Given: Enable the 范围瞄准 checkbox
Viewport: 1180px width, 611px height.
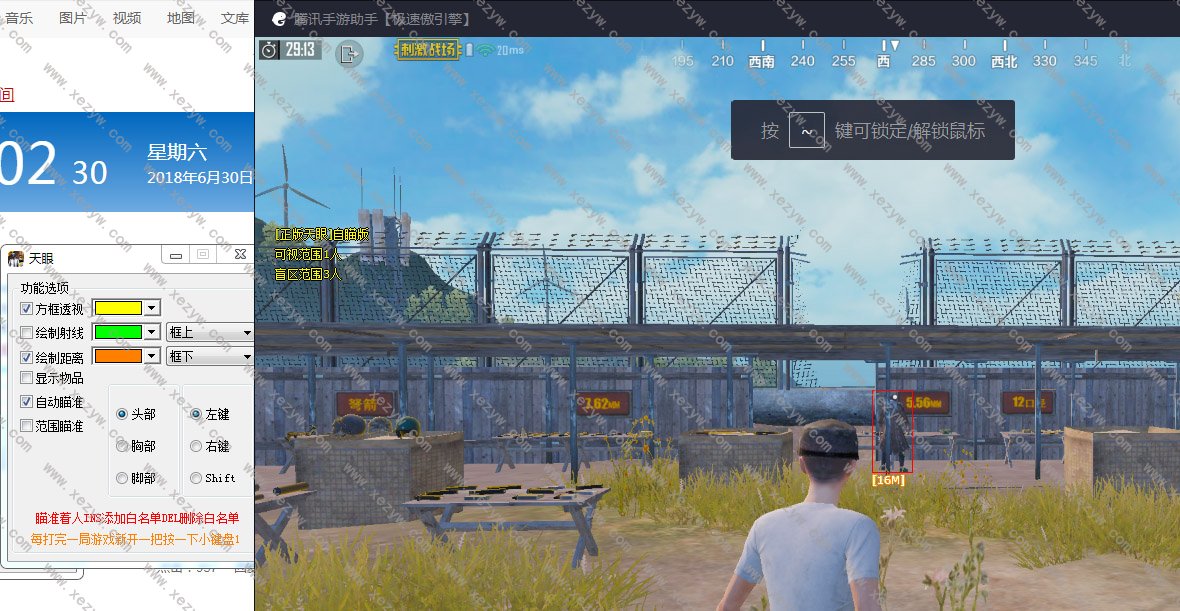Looking at the screenshot, I should pyautogui.click(x=27, y=426).
